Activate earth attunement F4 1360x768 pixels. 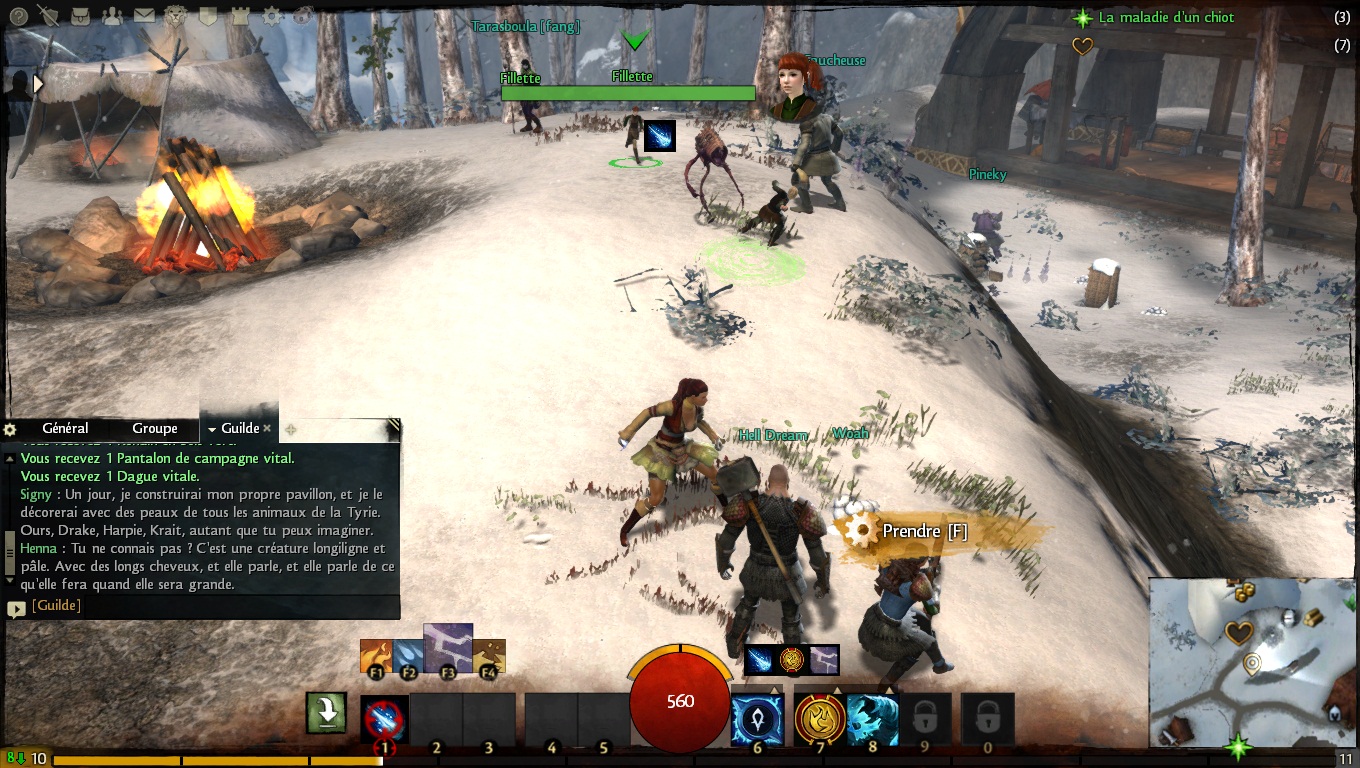[x=489, y=657]
